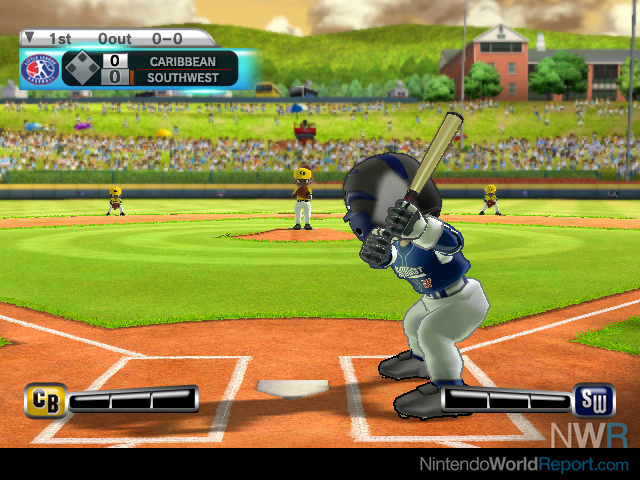Click the CB team badge

45,400
